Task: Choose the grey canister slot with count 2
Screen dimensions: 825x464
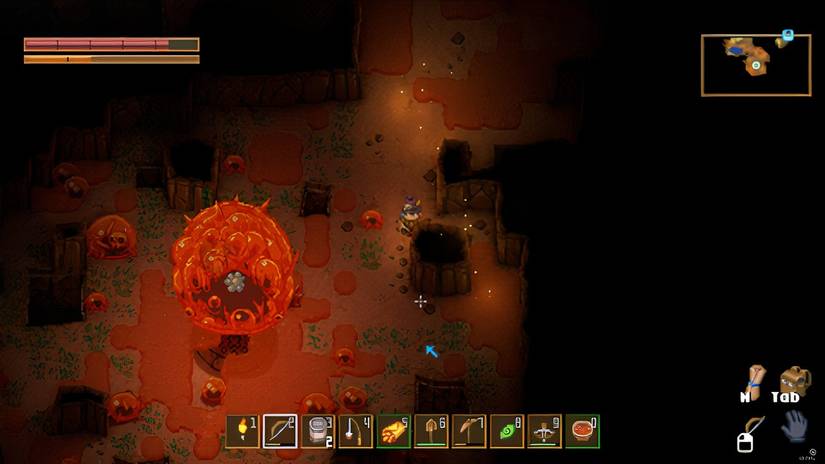Action: (x=317, y=431)
